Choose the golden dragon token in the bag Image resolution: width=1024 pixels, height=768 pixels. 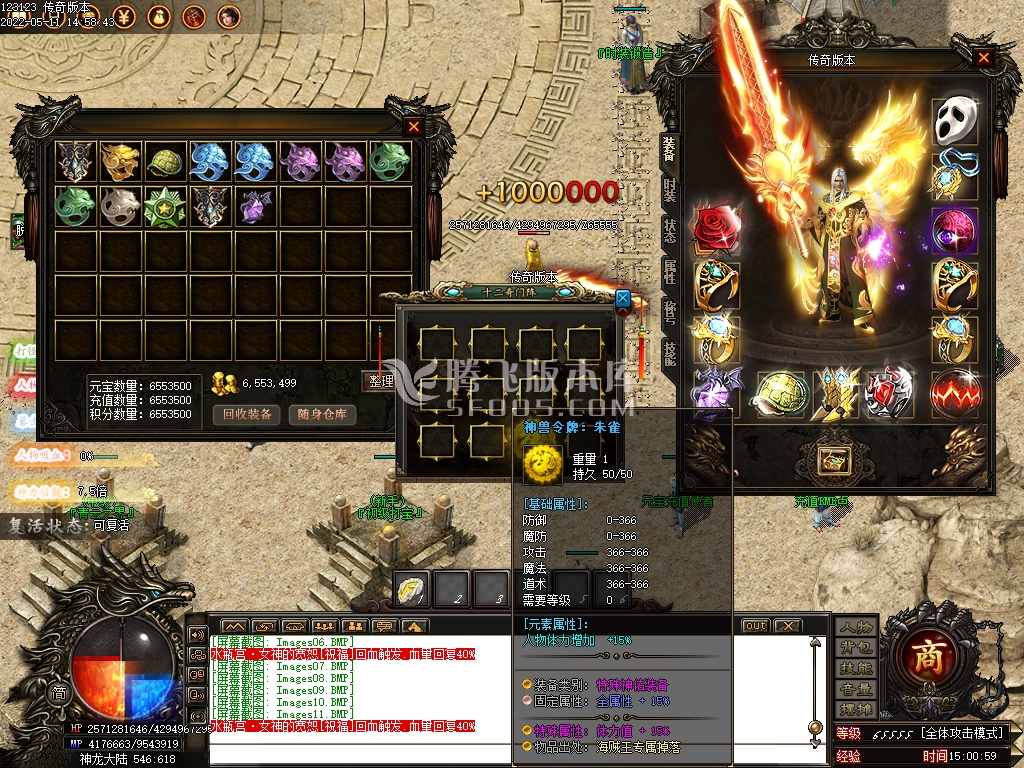[119, 160]
